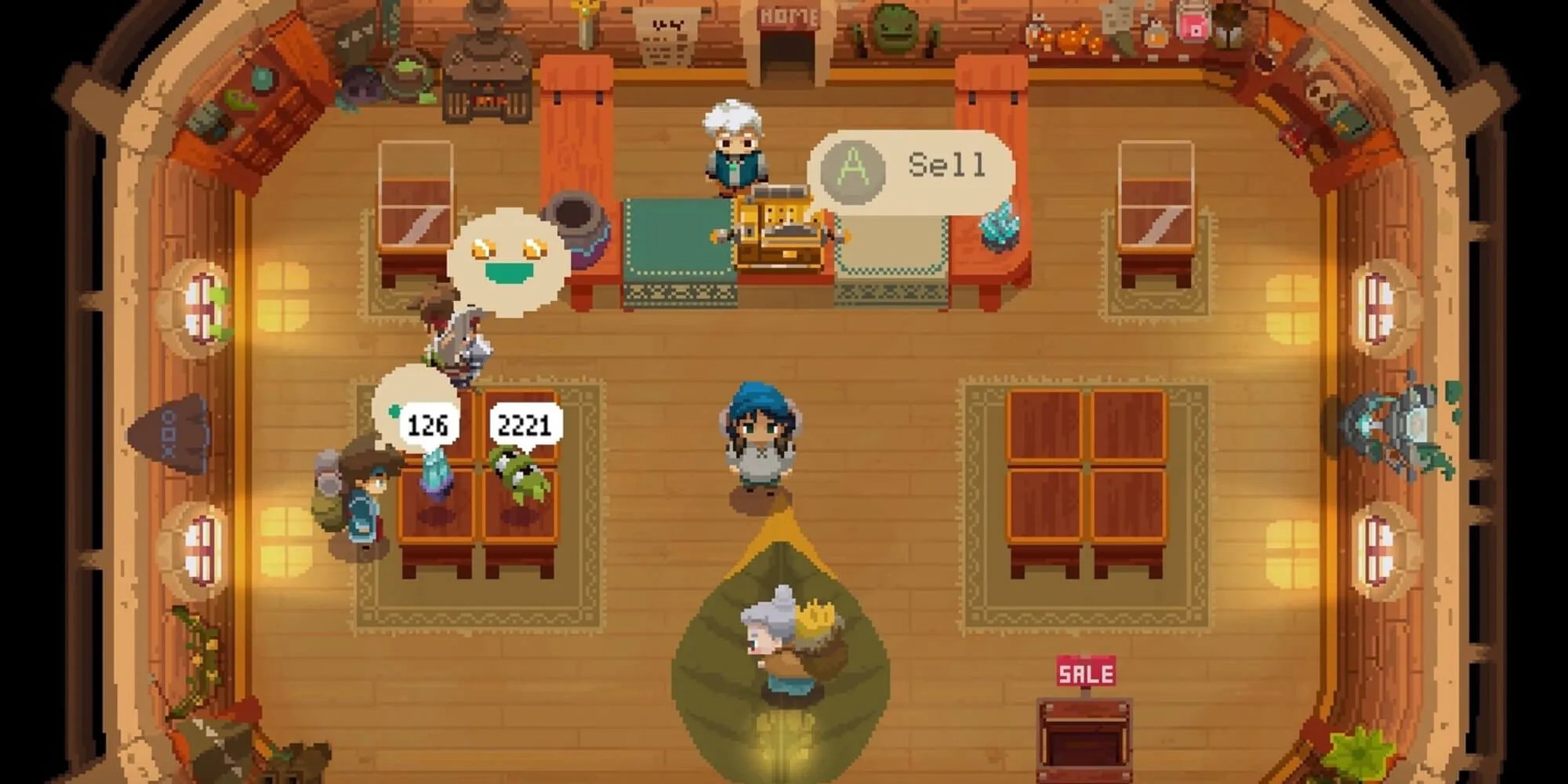Click the A button in the Sell prompt
1568x784 pixels.
tap(855, 165)
